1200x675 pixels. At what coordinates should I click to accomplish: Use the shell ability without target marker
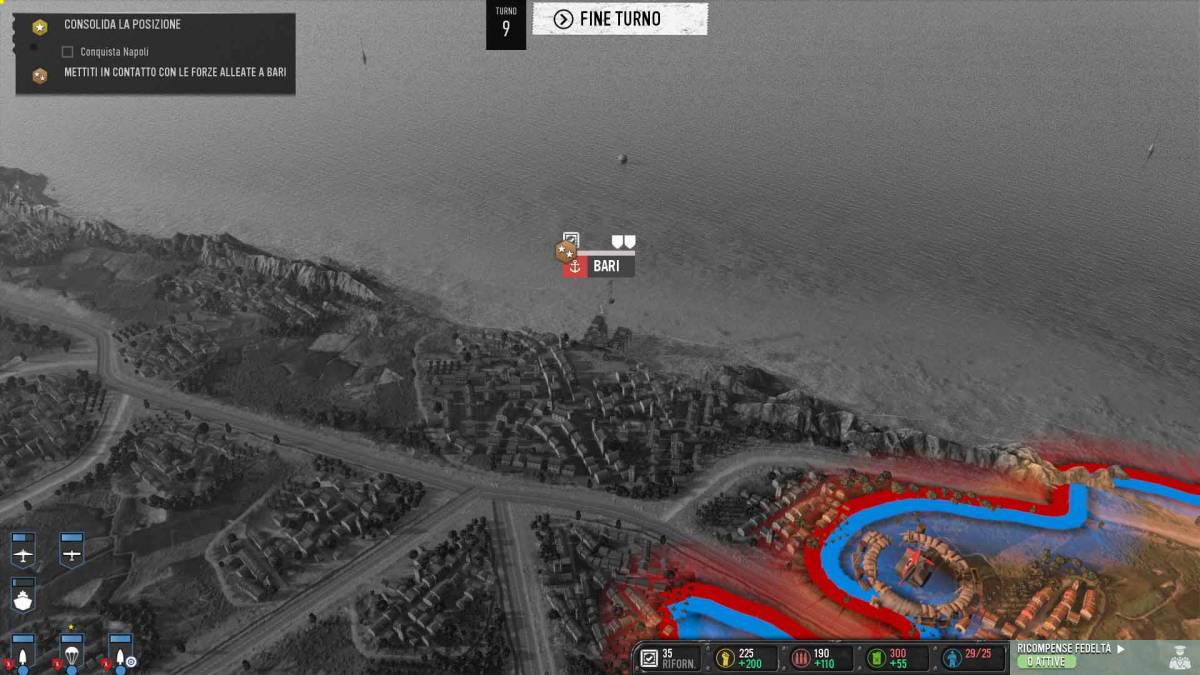[23, 652]
